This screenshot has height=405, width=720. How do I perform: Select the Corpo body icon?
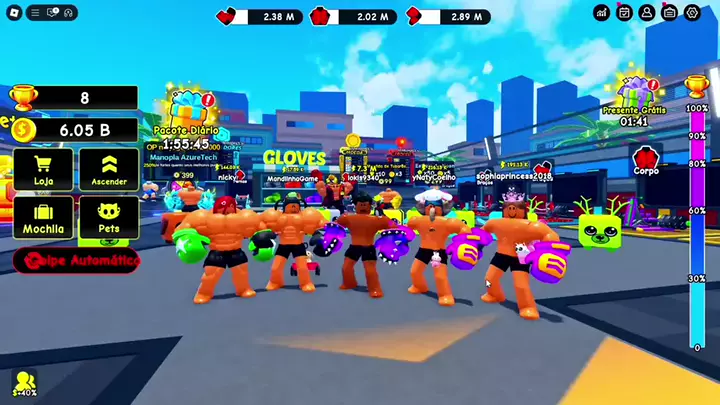click(645, 160)
